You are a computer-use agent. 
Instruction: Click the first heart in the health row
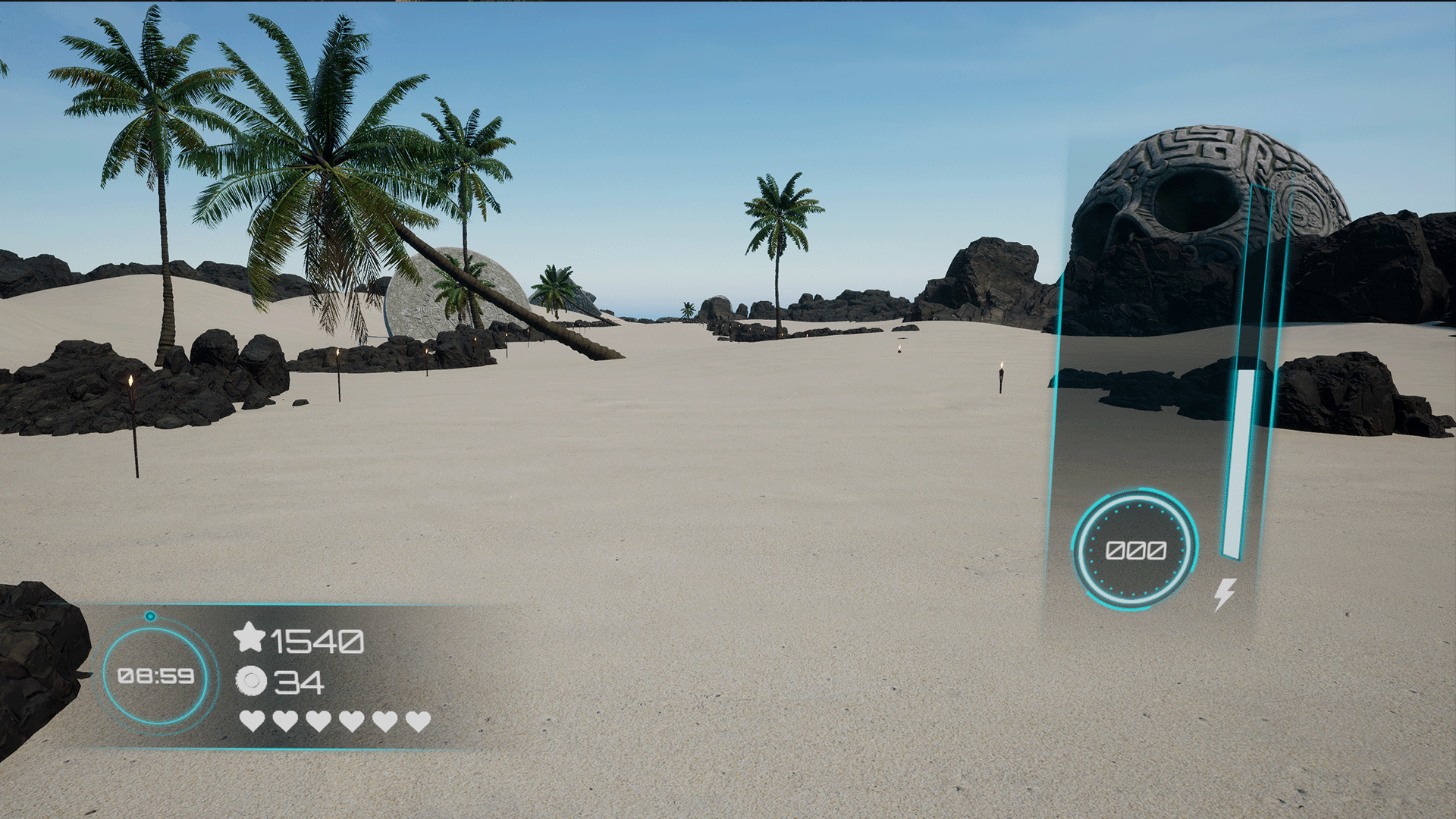[252, 720]
